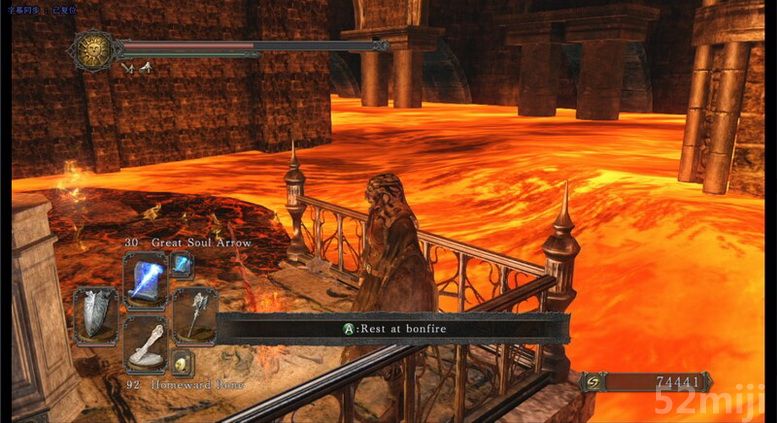777x423 pixels.
Task: Select the Great Soul Arrow spell slot
Action: (x=145, y=280)
